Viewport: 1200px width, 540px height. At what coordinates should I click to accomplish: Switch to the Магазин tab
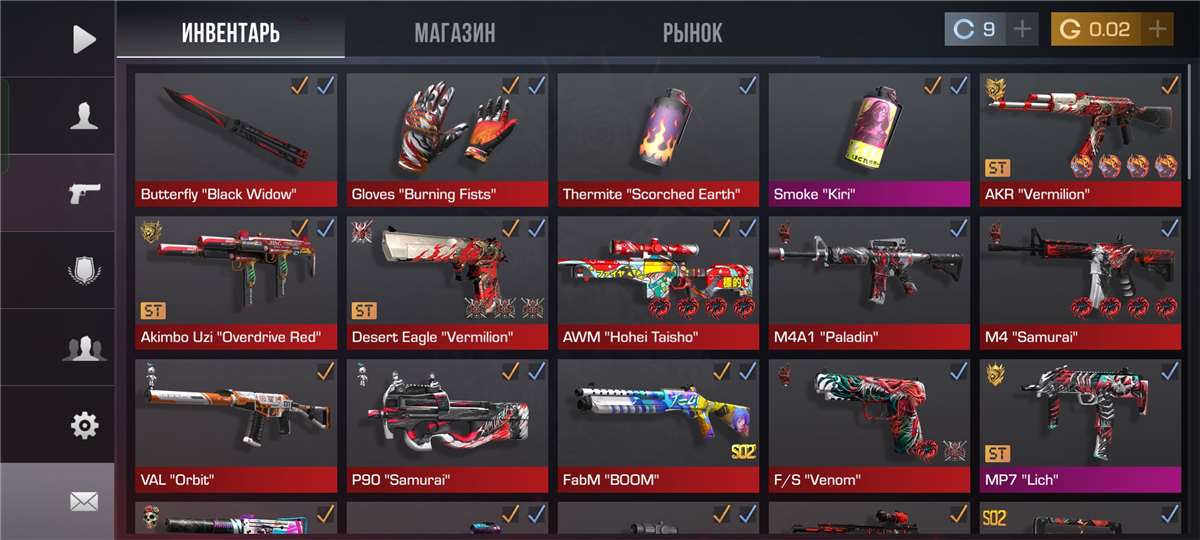click(454, 33)
